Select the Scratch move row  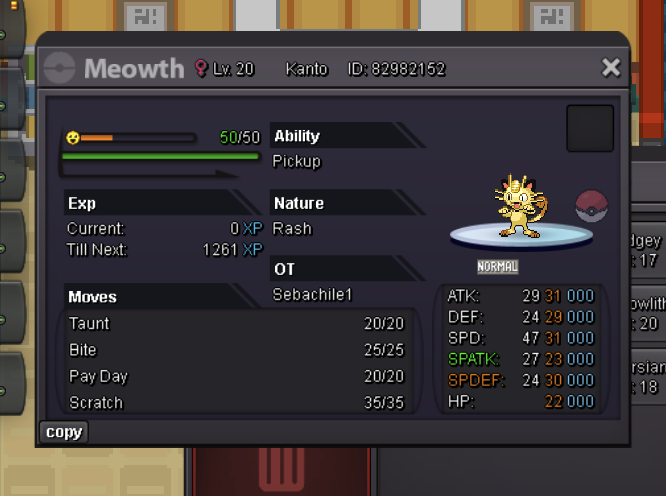(236, 403)
